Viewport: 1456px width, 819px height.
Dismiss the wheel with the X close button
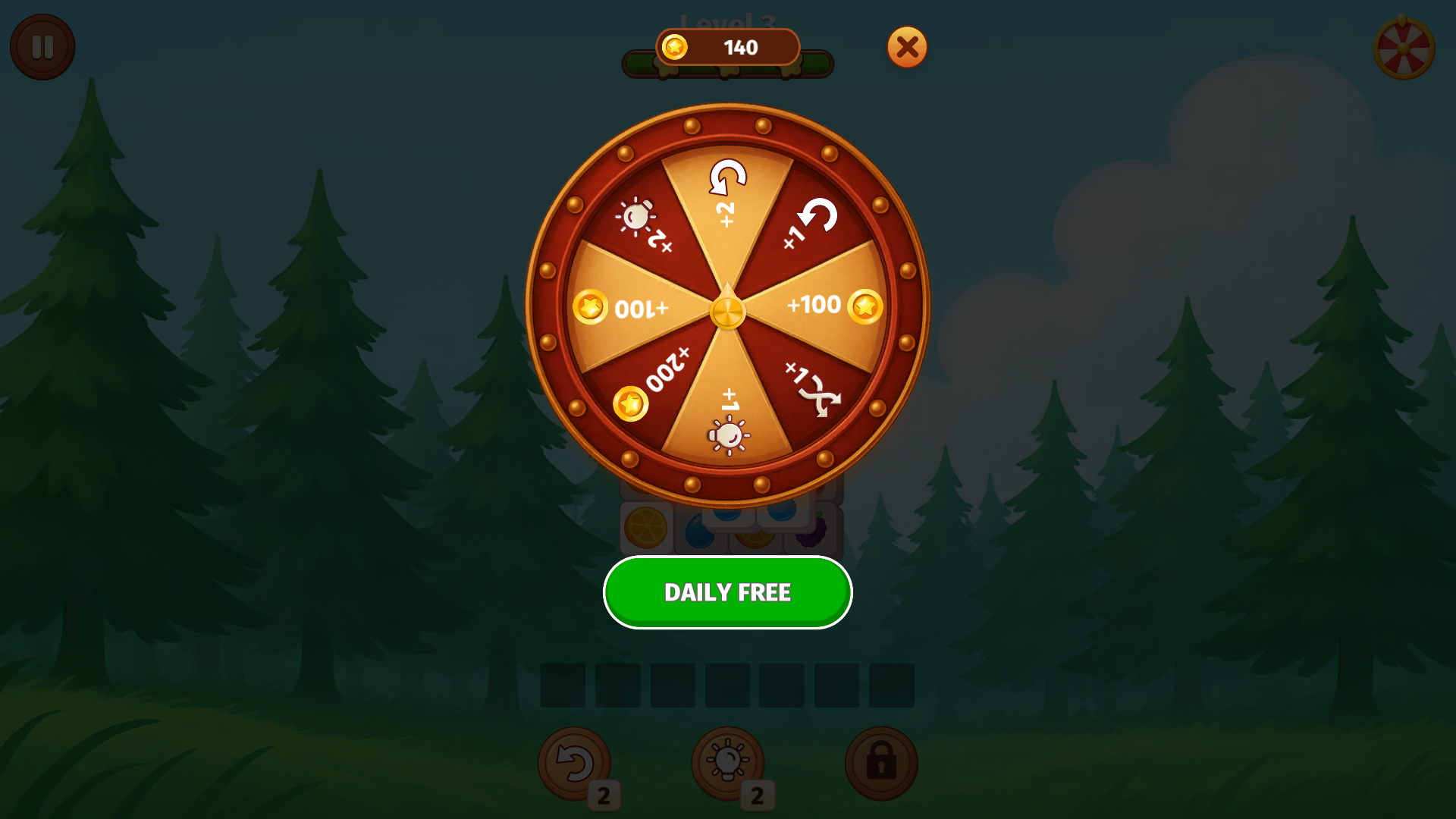coord(907,48)
